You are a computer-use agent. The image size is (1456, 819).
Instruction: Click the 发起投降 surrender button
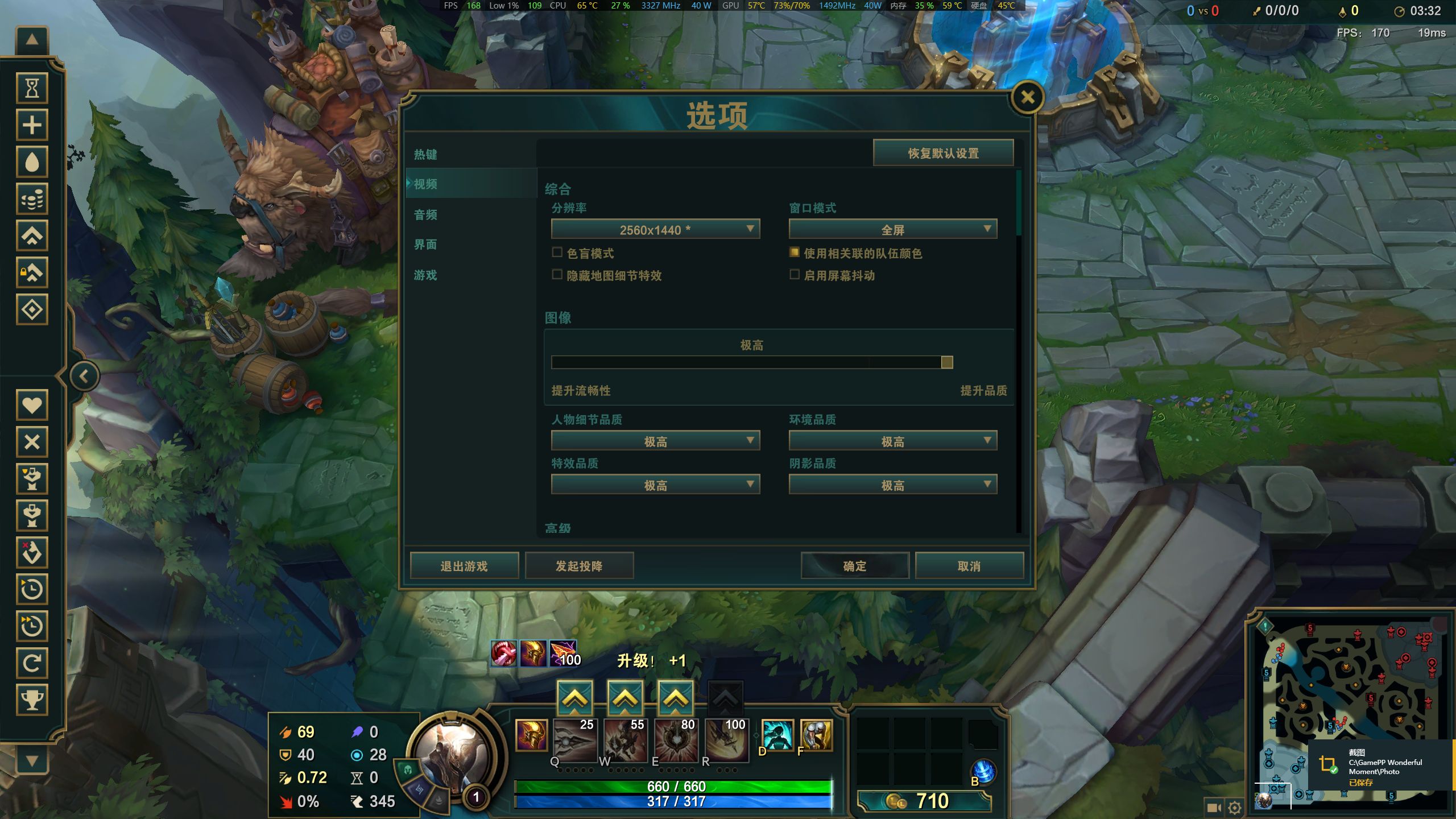click(580, 565)
